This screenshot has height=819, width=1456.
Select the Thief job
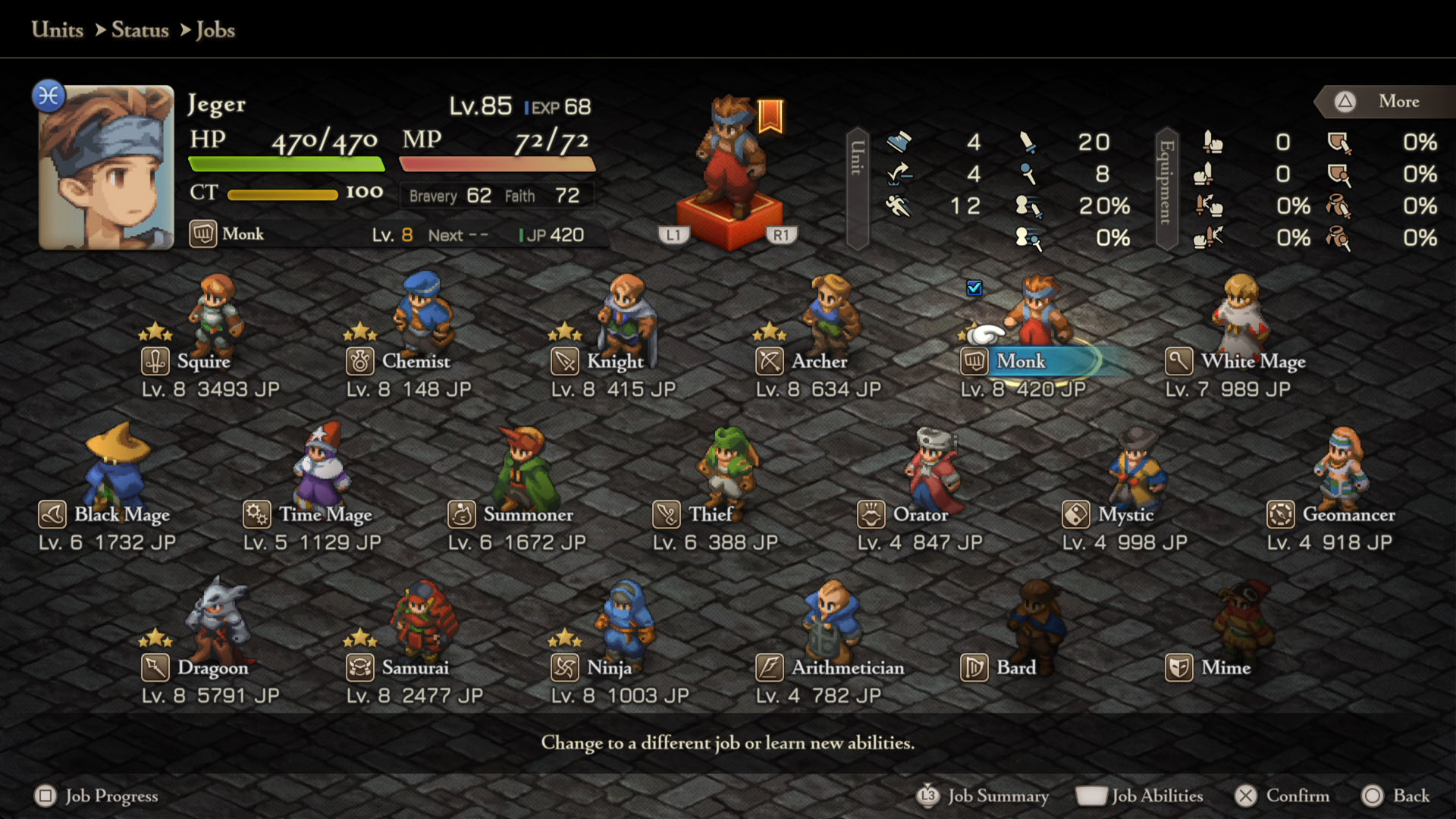pyautogui.click(x=710, y=515)
